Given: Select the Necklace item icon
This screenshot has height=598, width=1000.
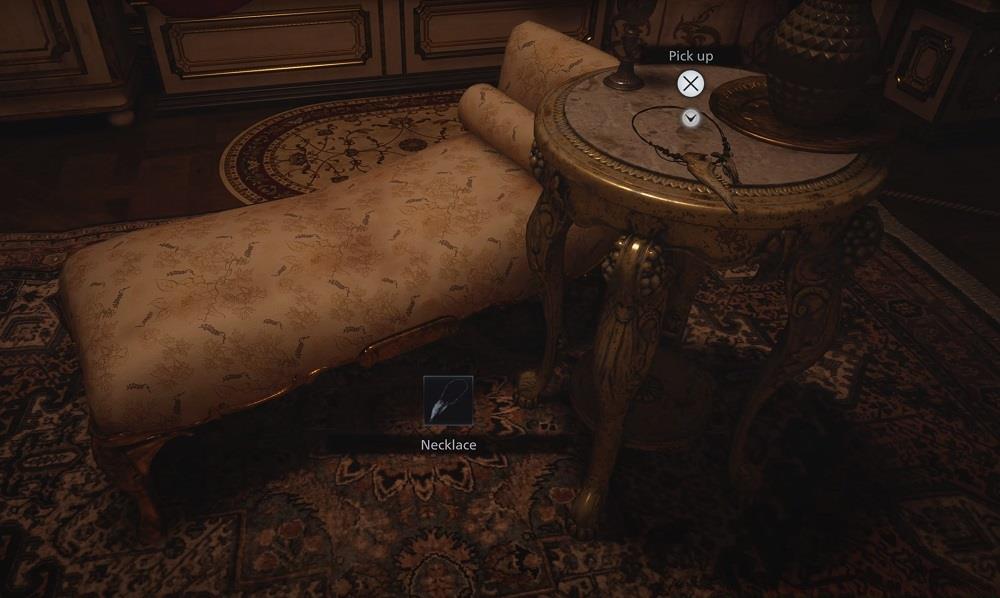Looking at the screenshot, I should pyautogui.click(x=448, y=401).
